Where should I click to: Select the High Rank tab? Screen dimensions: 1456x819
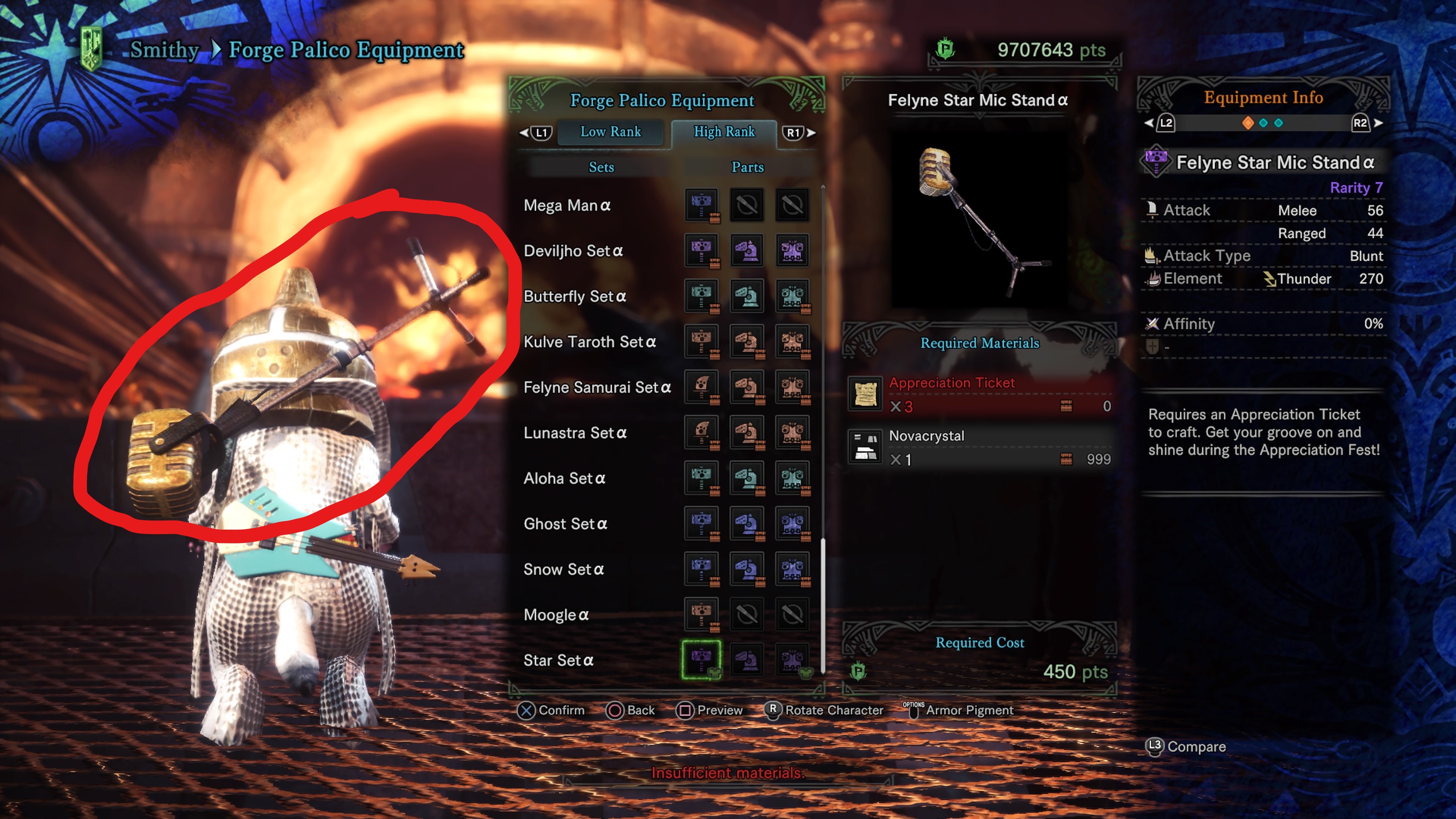(x=723, y=132)
